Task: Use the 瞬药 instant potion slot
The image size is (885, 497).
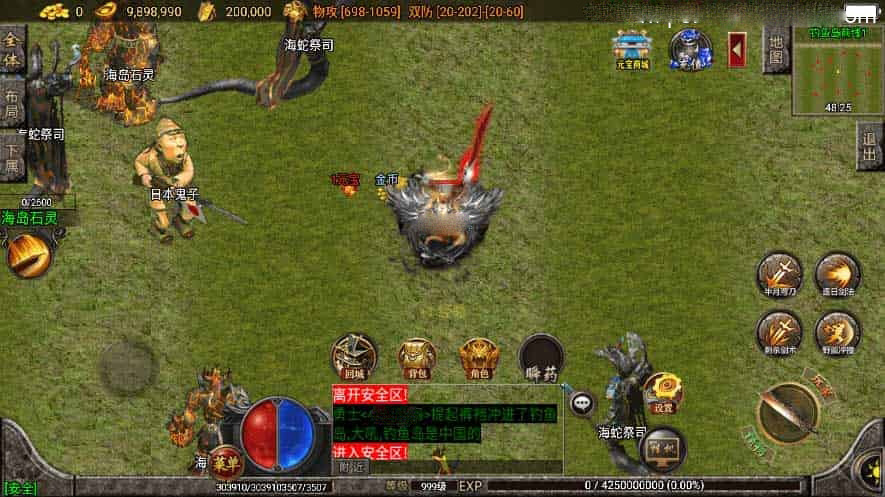Action: coord(541,357)
